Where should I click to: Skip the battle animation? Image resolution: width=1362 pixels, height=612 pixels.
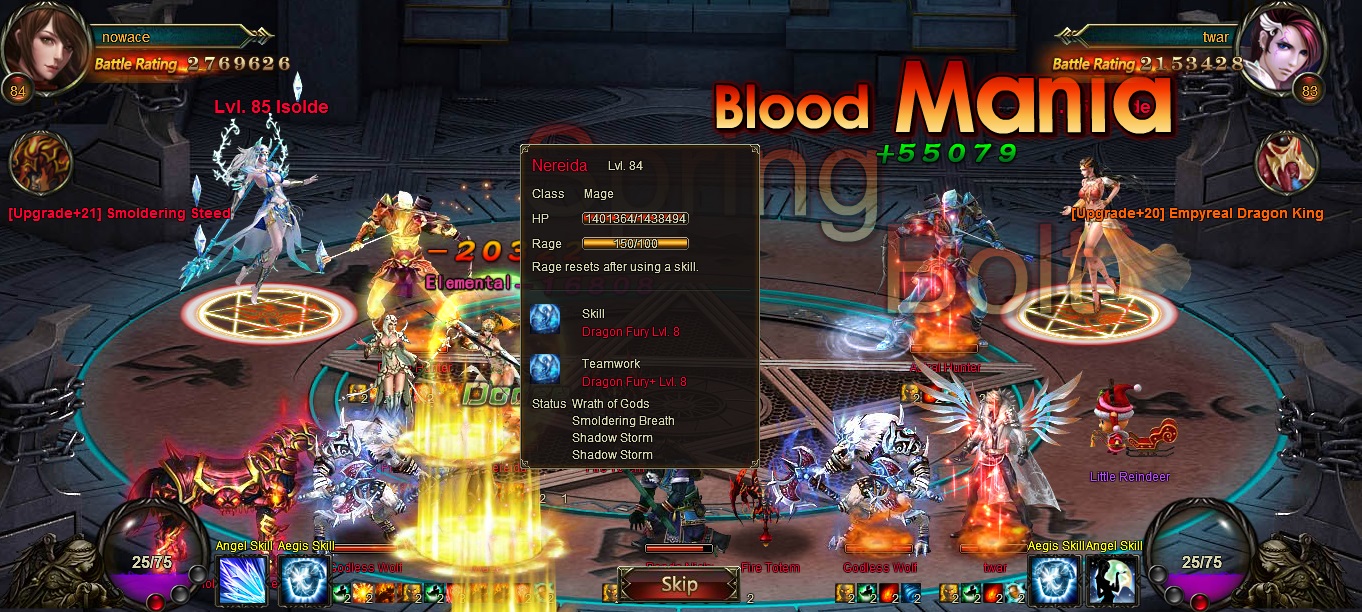[679, 585]
